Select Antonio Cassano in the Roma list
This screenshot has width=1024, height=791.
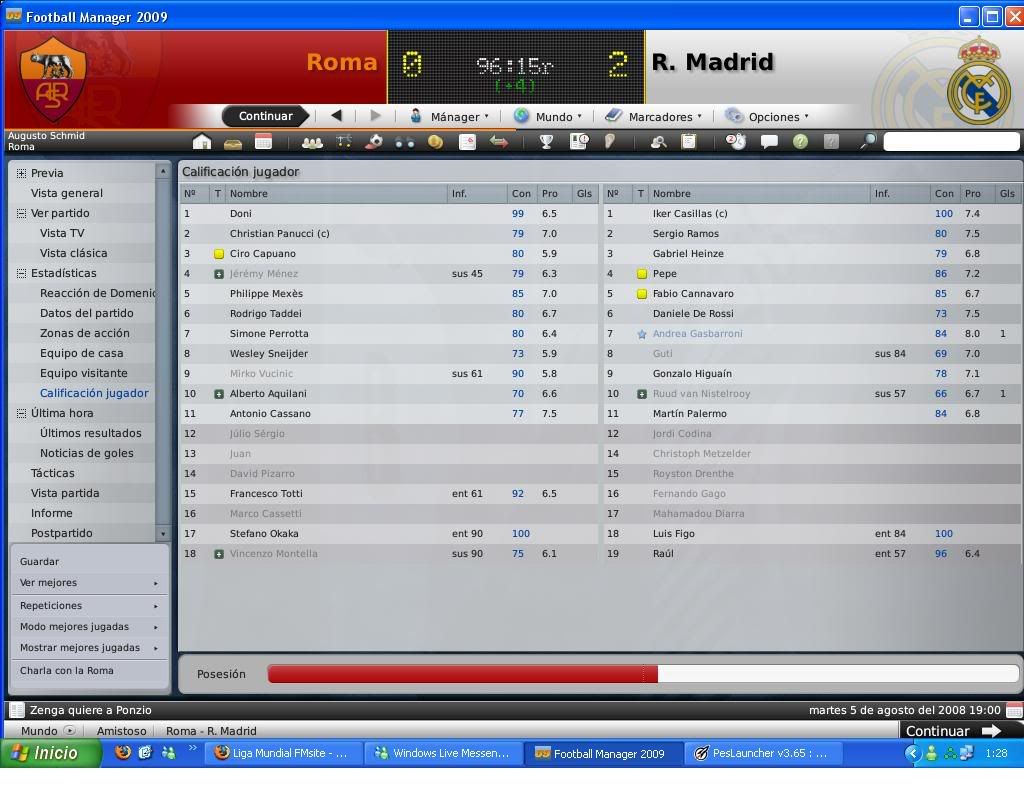click(x=270, y=413)
